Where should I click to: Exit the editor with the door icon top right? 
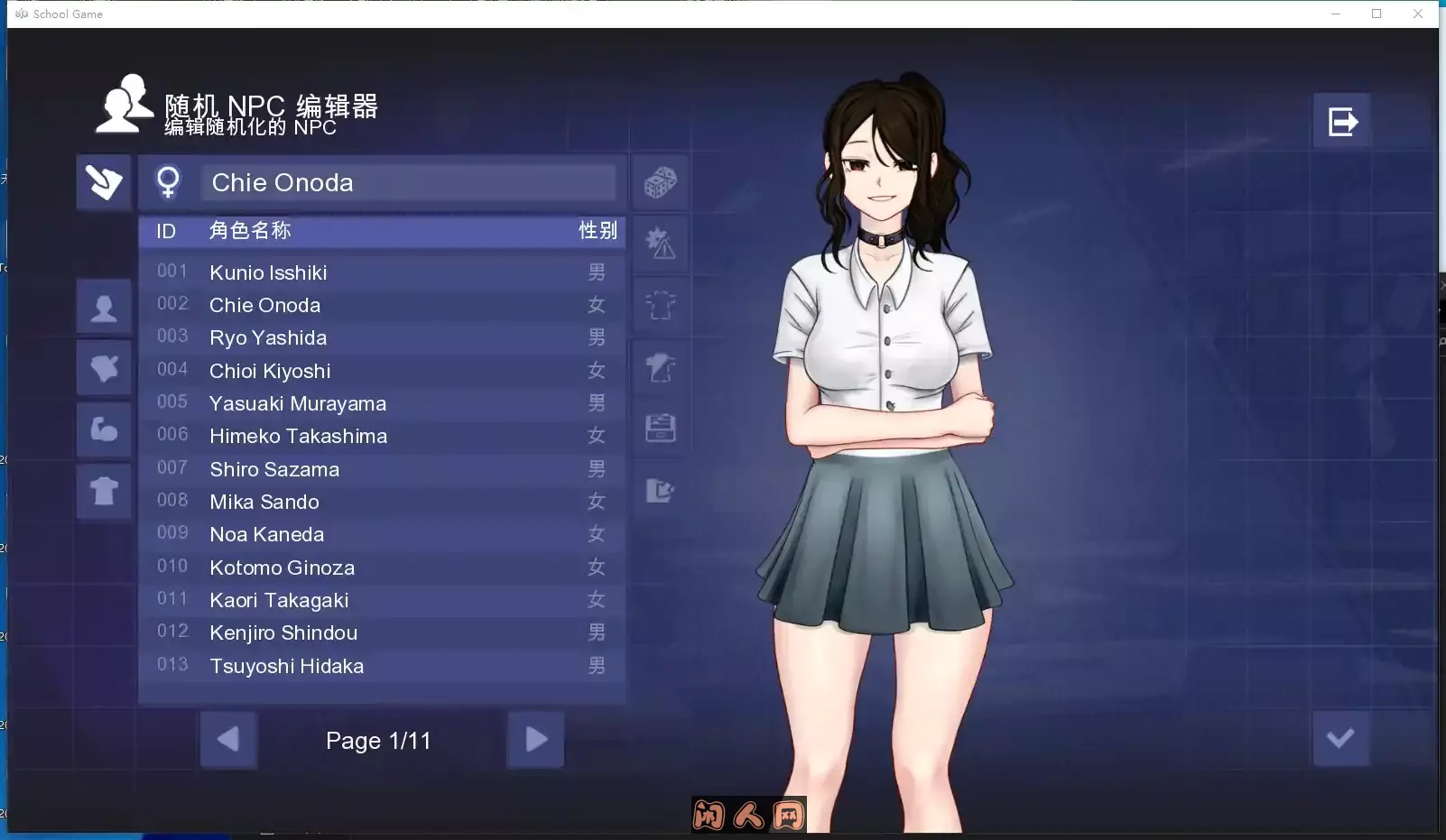(1342, 119)
